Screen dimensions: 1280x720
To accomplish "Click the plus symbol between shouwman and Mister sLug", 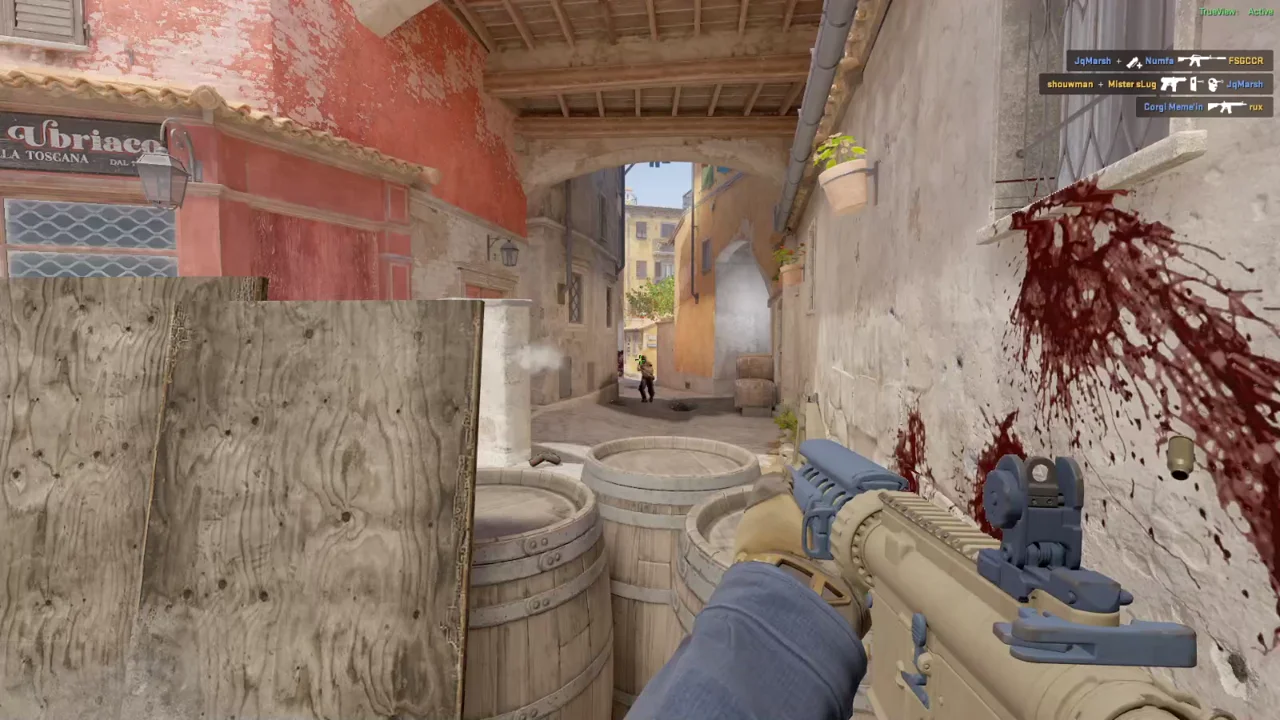I will (x=1101, y=85).
